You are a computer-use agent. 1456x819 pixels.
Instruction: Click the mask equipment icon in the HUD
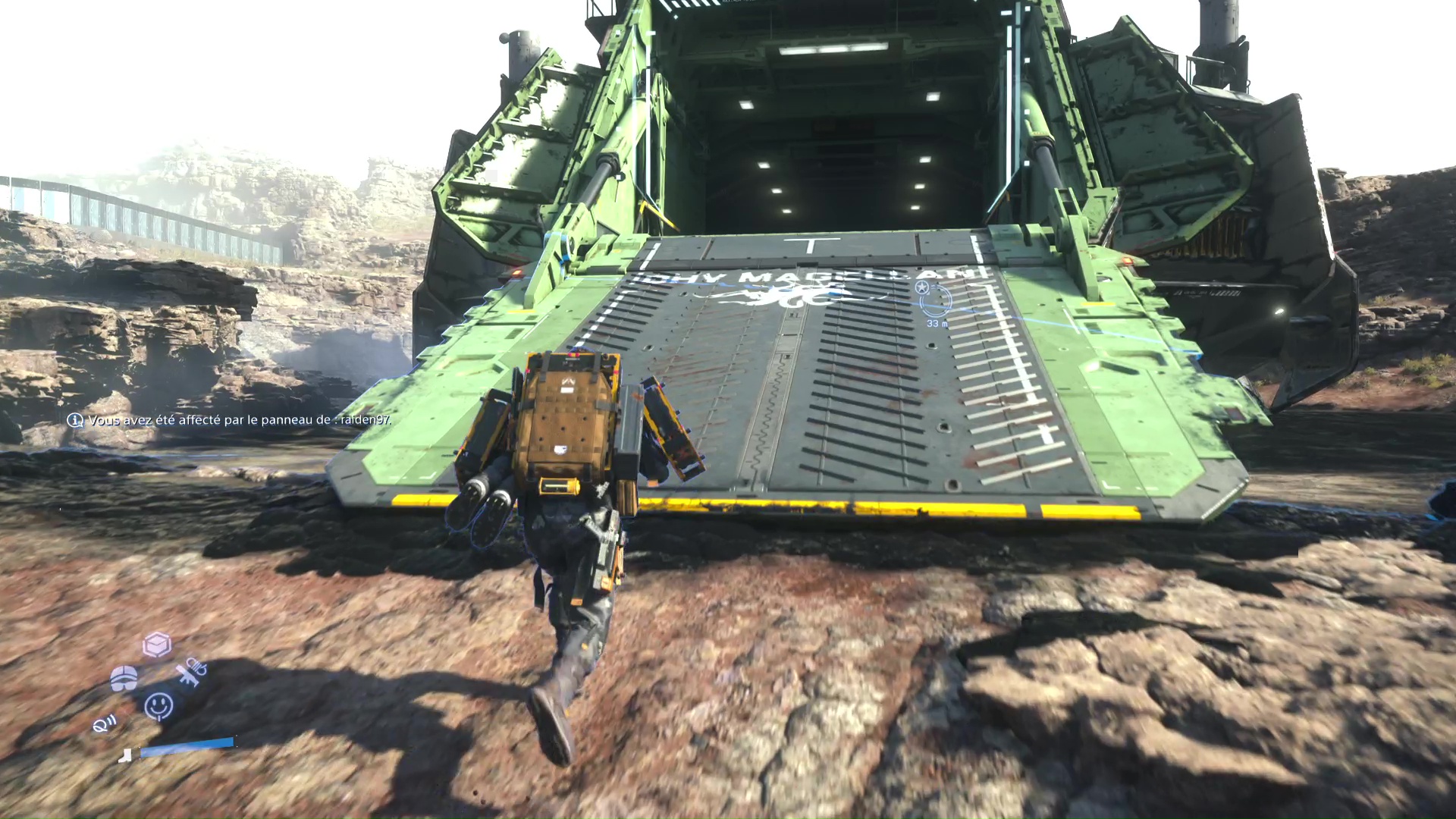[124, 679]
